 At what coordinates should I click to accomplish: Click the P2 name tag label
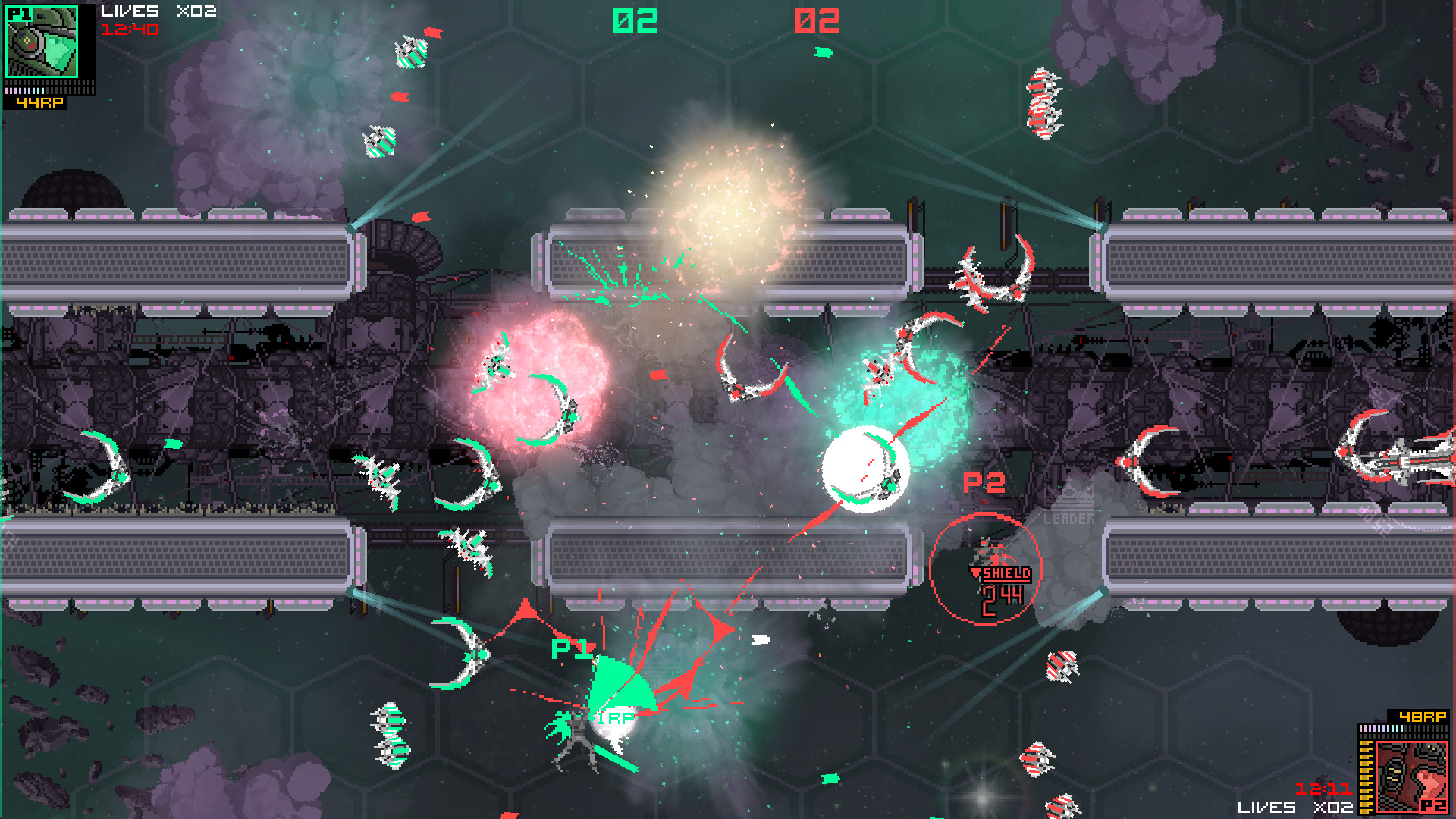click(x=986, y=482)
